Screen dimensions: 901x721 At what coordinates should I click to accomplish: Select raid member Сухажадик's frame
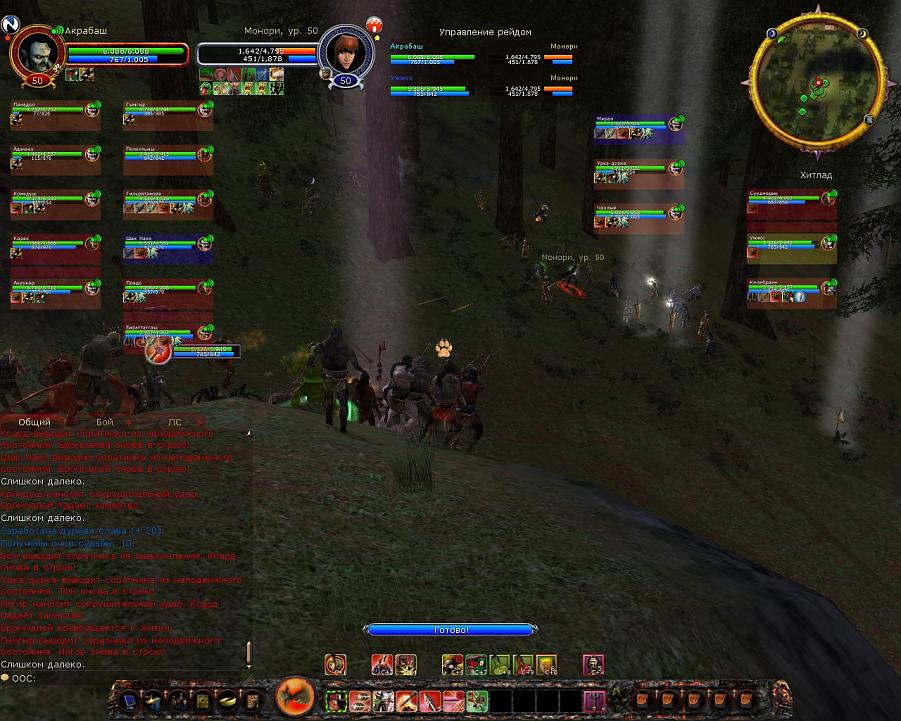[x=791, y=203]
